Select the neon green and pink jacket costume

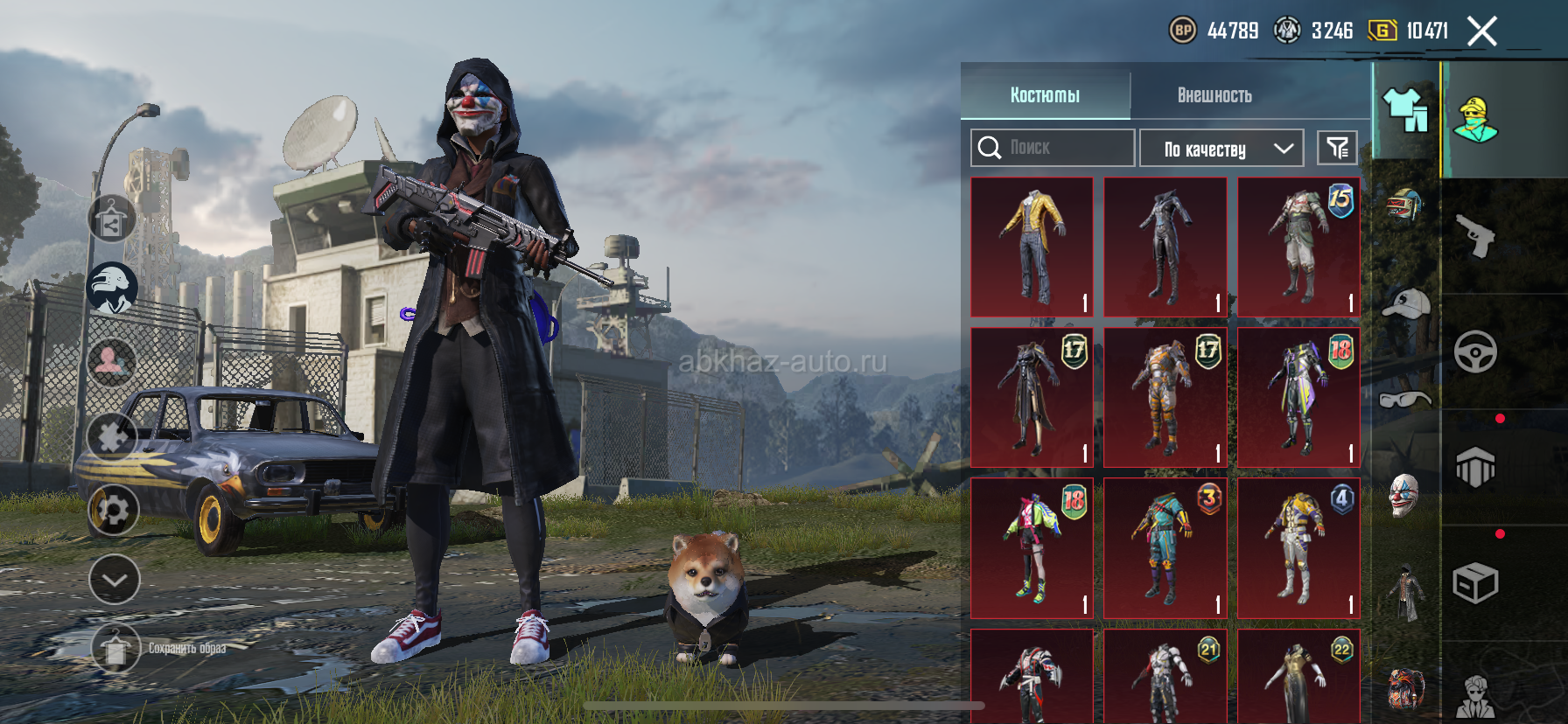[1032, 548]
